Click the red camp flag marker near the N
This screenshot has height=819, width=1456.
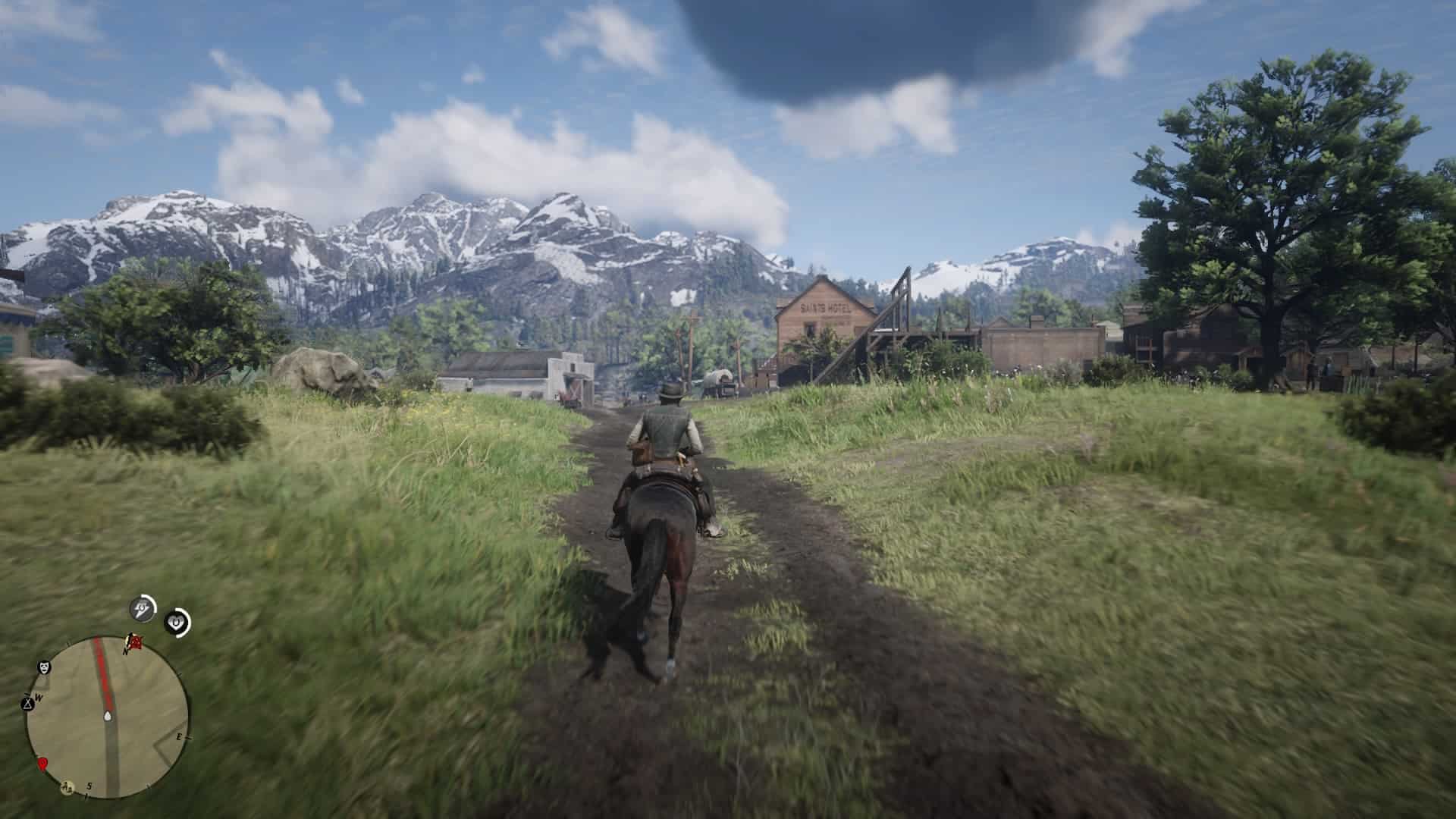[135, 642]
